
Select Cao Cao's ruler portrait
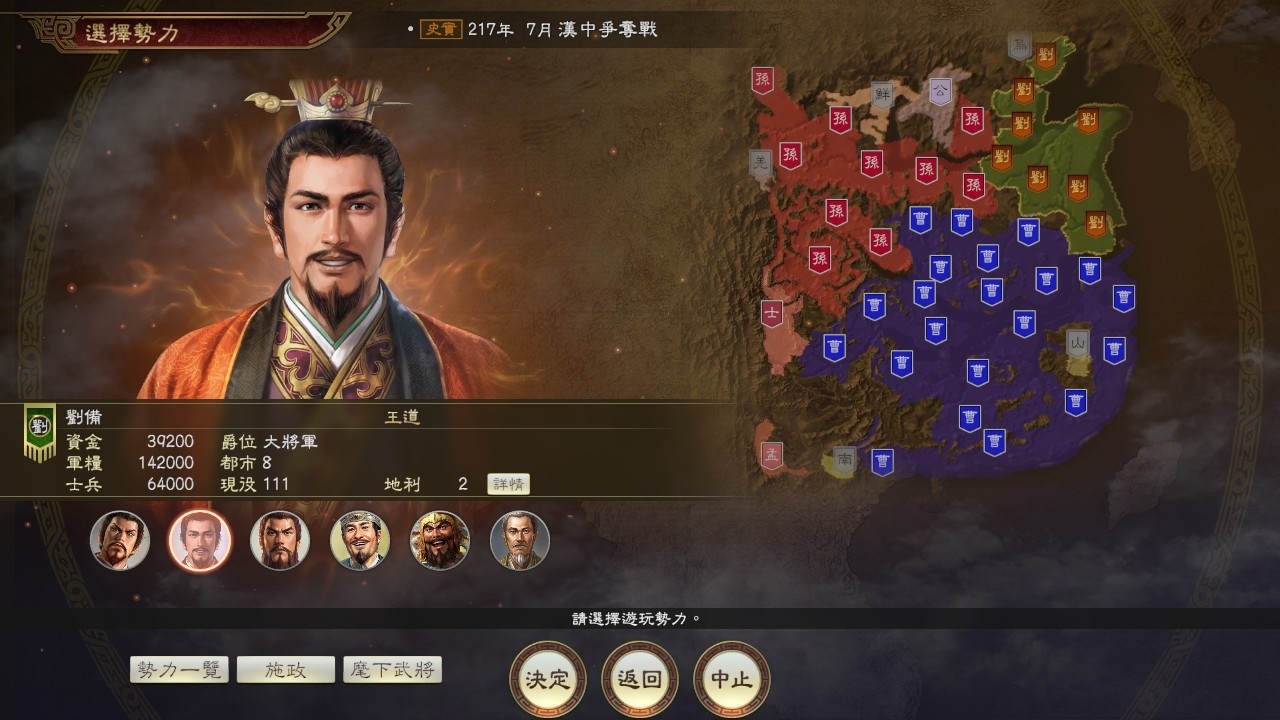tap(120, 540)
